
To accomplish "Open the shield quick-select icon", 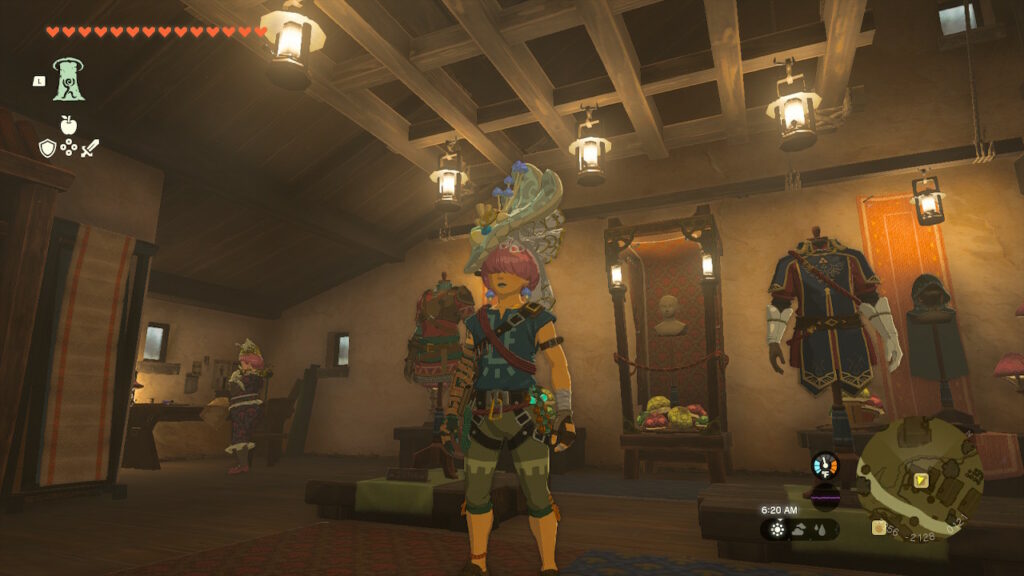I will [47, 148].
